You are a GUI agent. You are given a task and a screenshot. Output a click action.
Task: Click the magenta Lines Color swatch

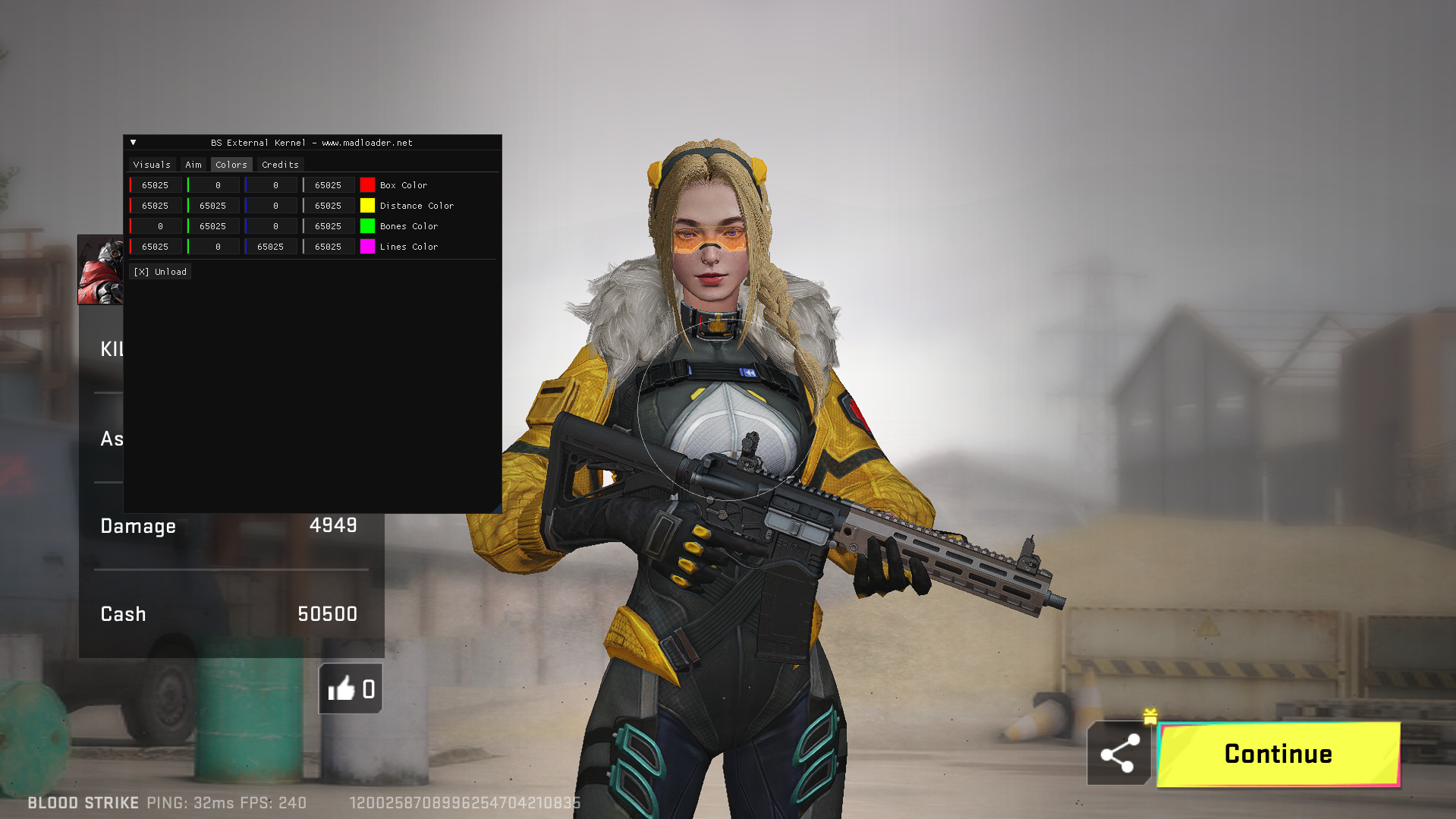click(368, 246)
